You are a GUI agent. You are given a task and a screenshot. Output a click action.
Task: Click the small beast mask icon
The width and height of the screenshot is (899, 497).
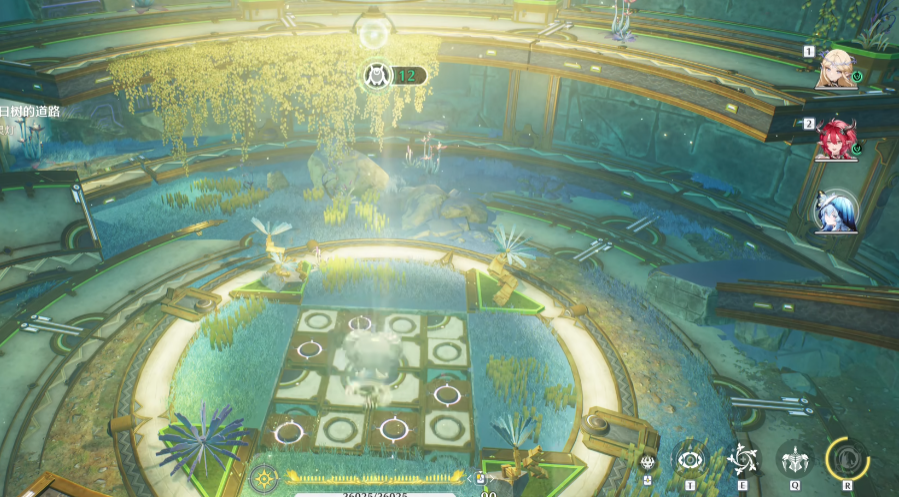(x=647, y=462)
